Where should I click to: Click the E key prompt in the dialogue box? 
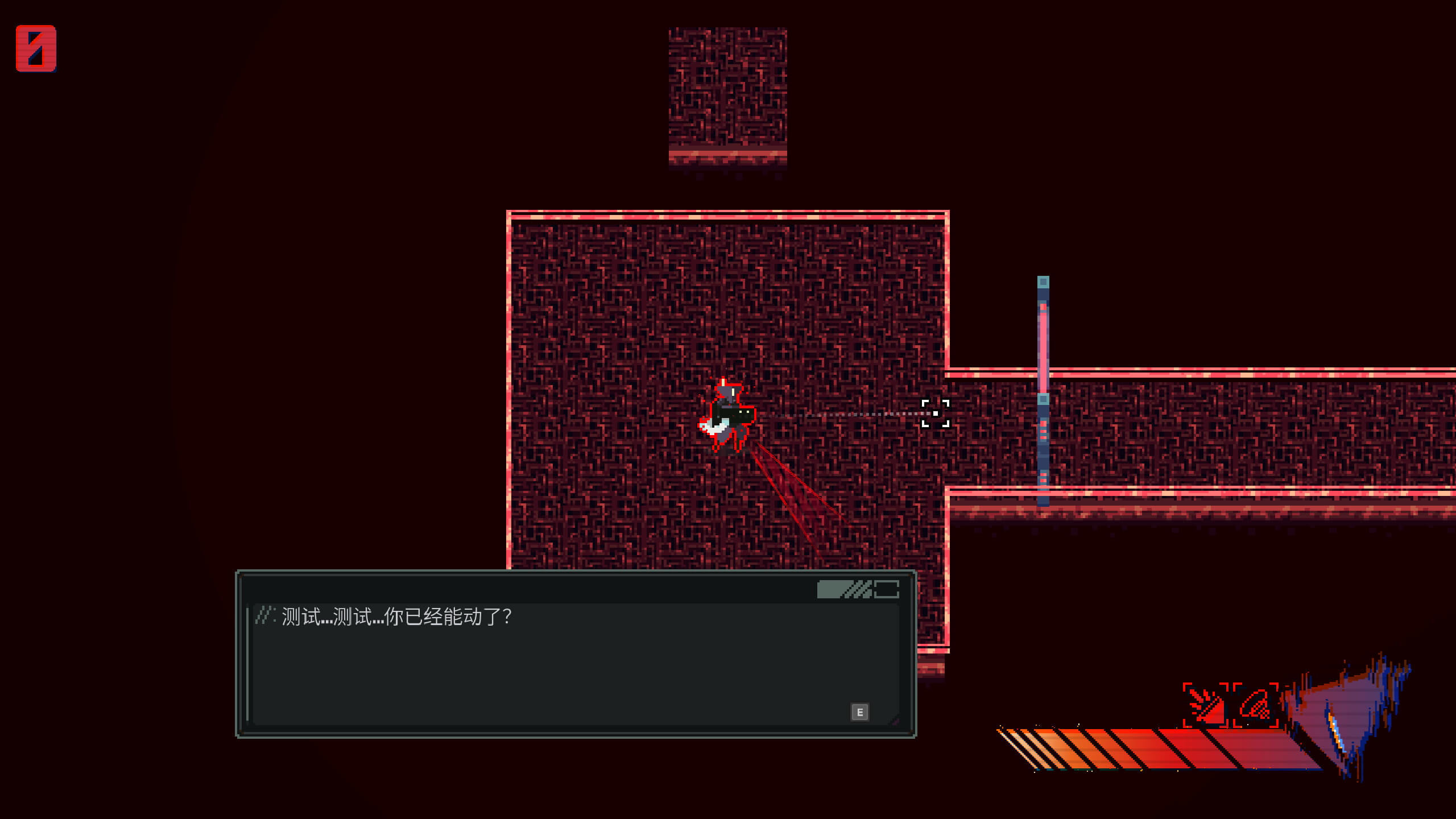coord(861,712)
